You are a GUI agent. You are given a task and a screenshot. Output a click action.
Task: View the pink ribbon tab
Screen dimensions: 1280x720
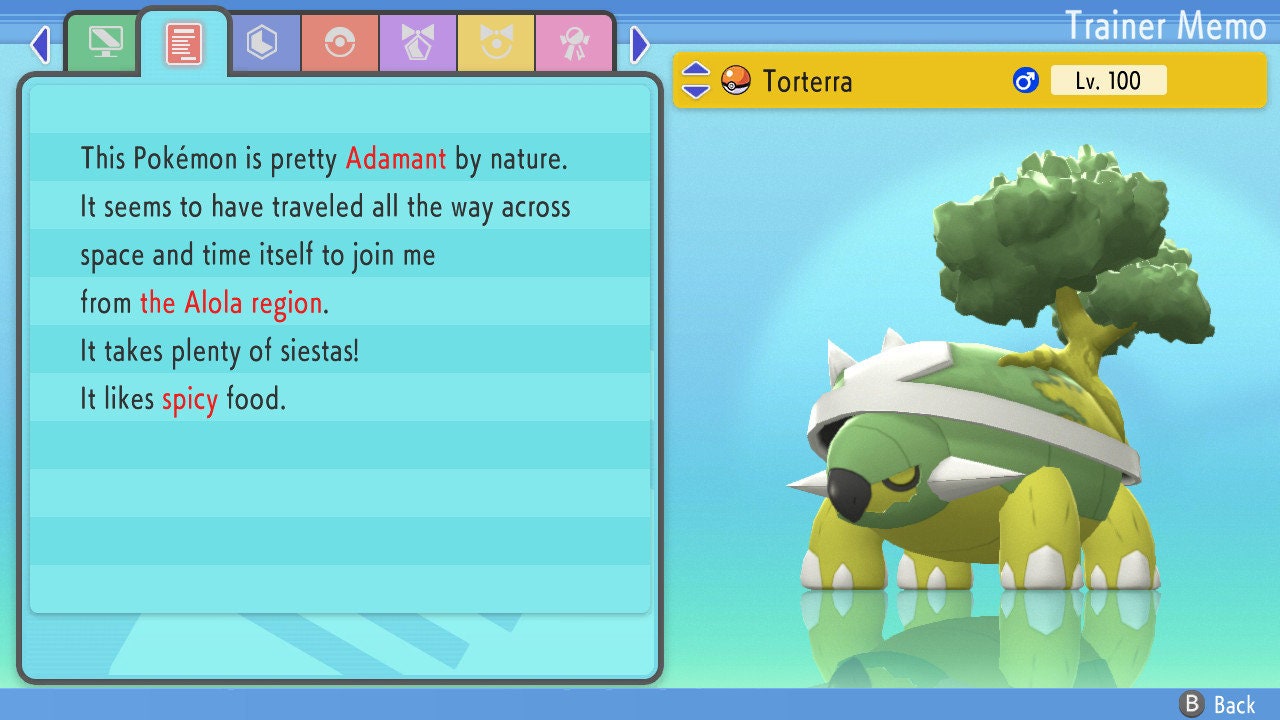[x=574, y=43]
